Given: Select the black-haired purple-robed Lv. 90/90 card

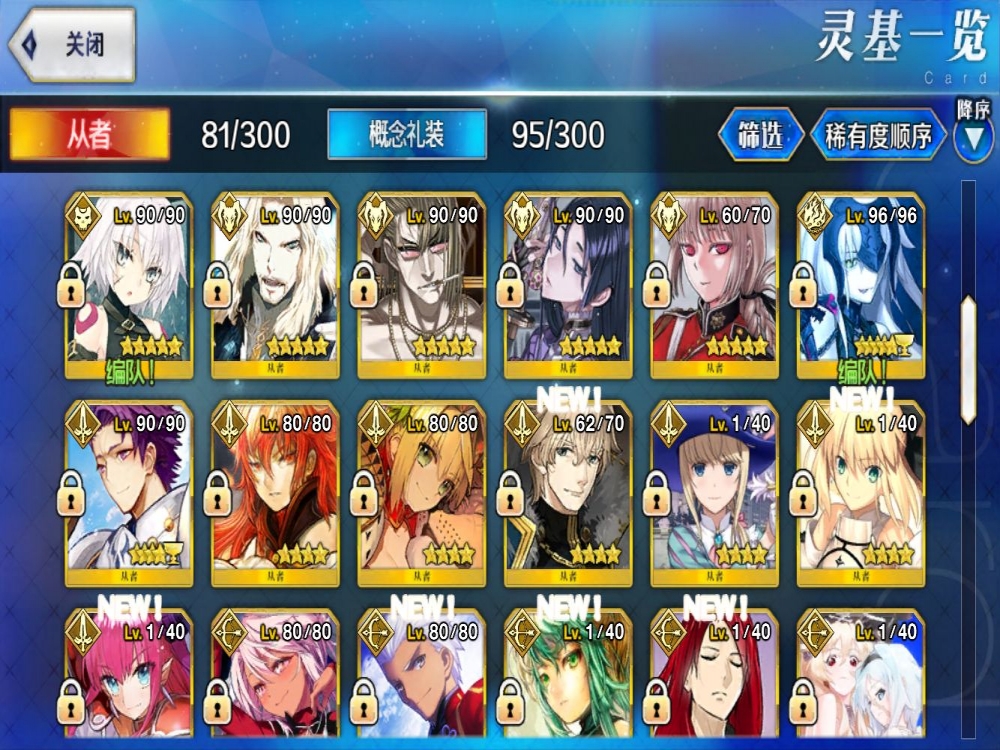Looking at the screenshot, I should [567, 285].
